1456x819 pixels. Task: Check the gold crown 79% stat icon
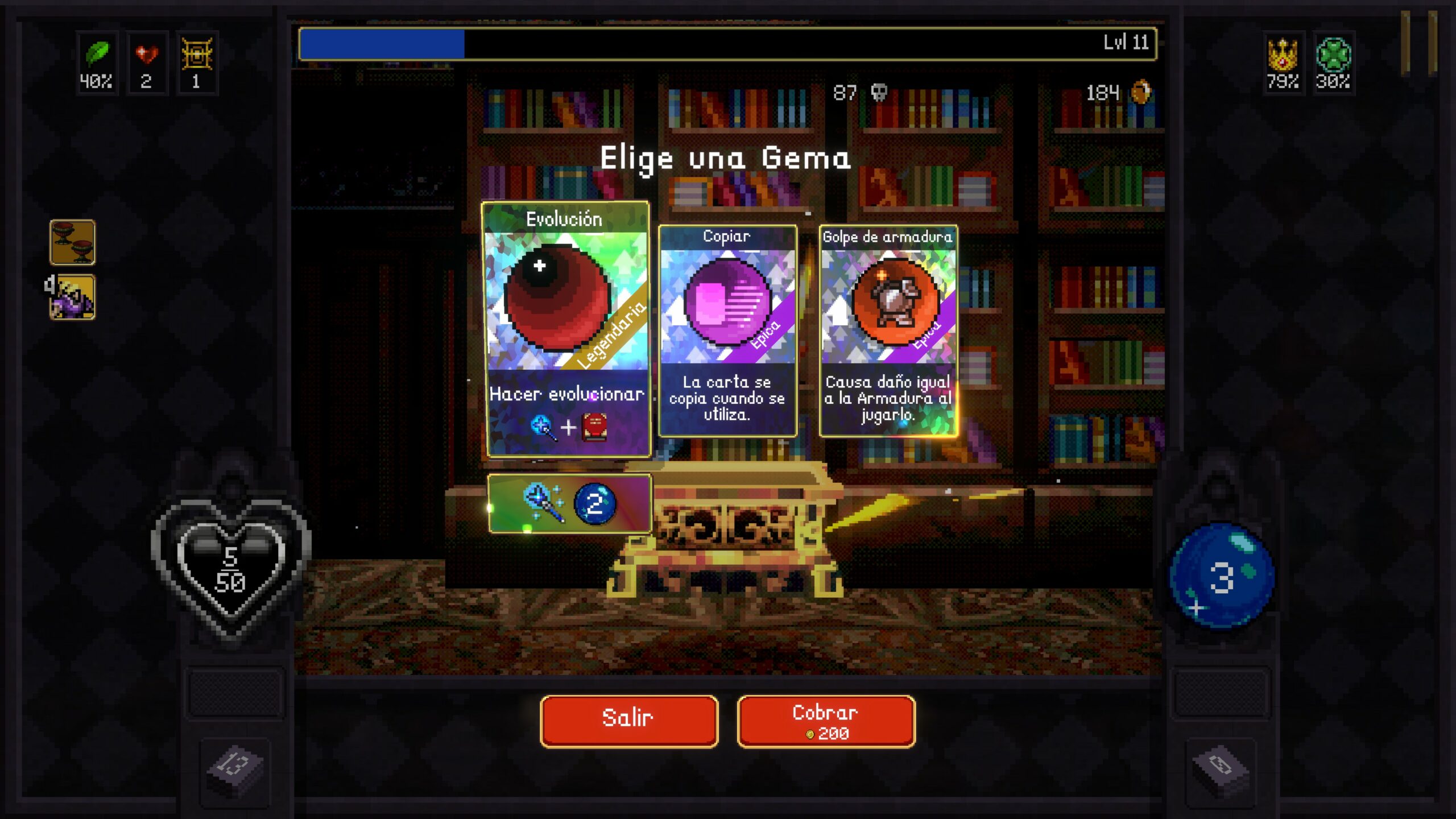pyautogui.click(x=1283, y=63)
